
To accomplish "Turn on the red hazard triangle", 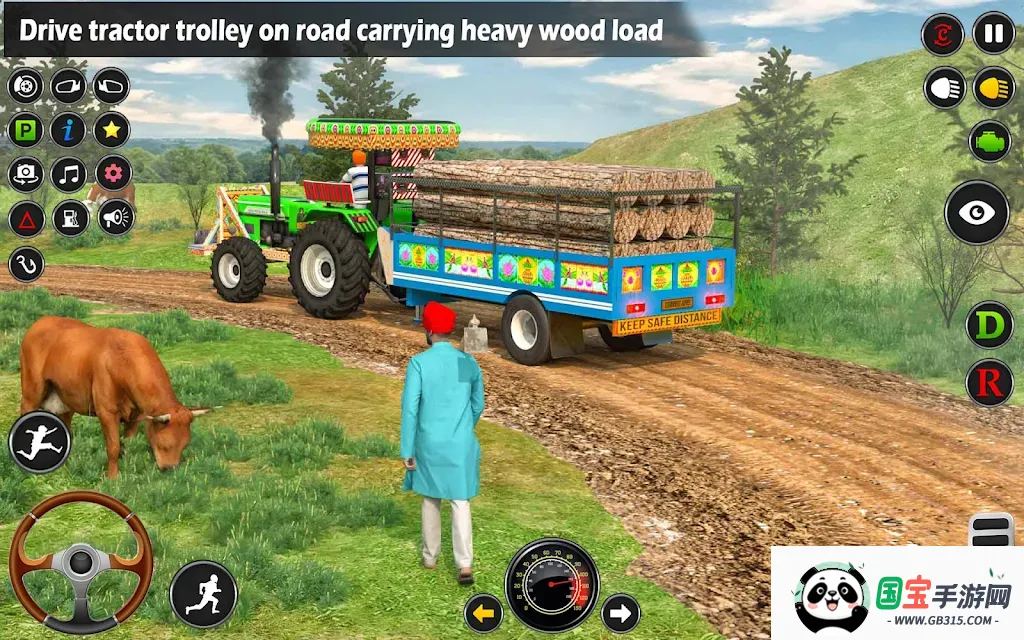I will tap(26, 218).
